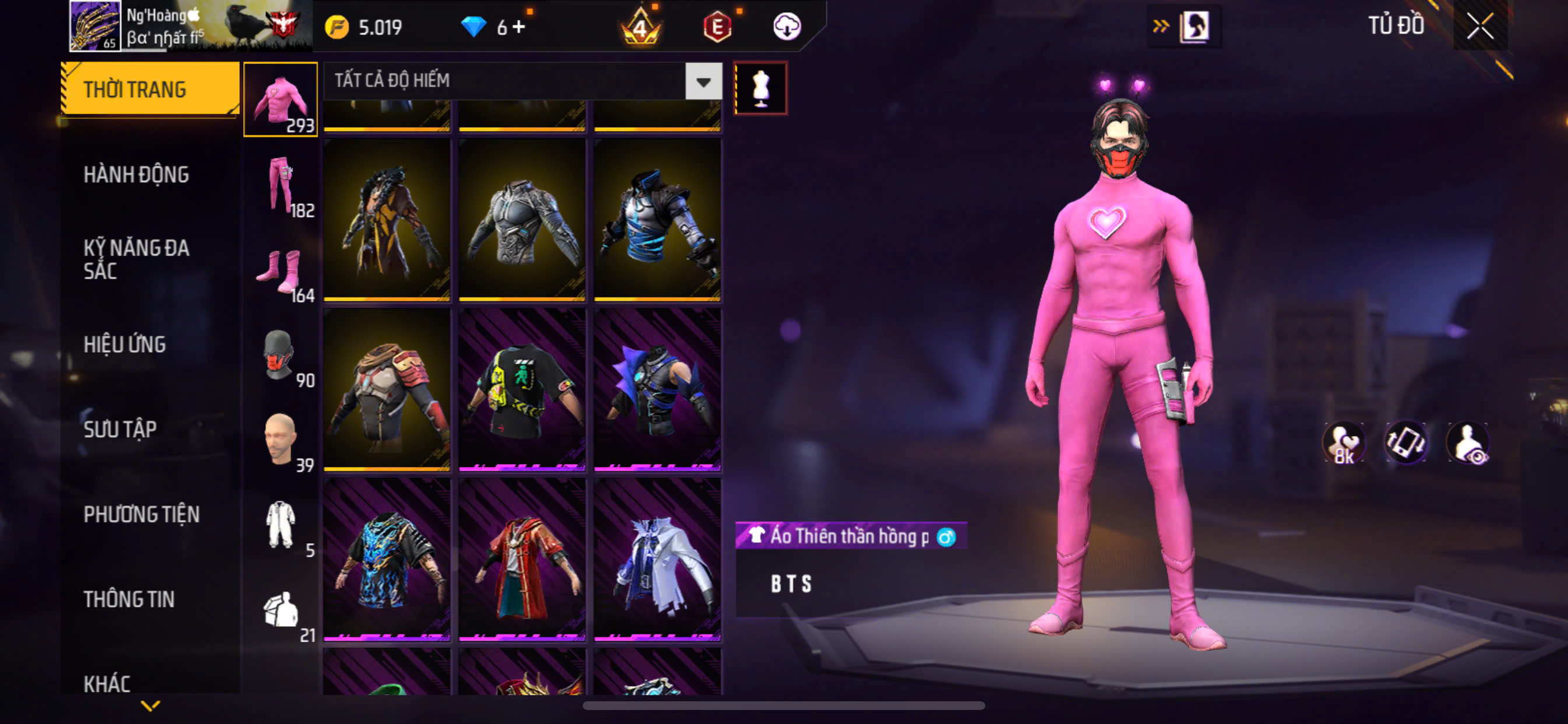
Task: Switch to the HÀNH ĐỘNG tab
Action: (136, 175)
